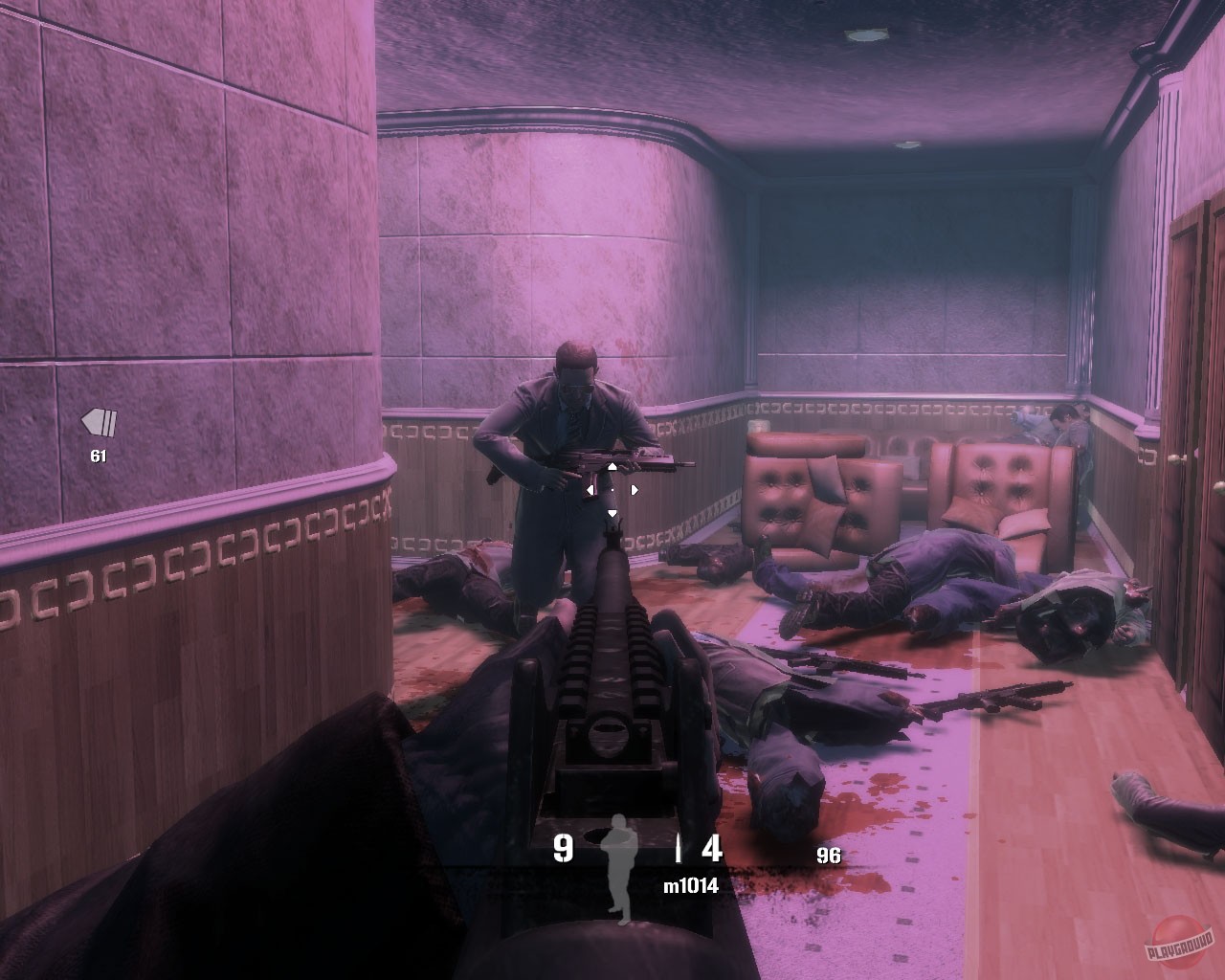Expand the bottom crosshair arrow marker
This screenshot has width=1225, height=980.
coord(612,513)
